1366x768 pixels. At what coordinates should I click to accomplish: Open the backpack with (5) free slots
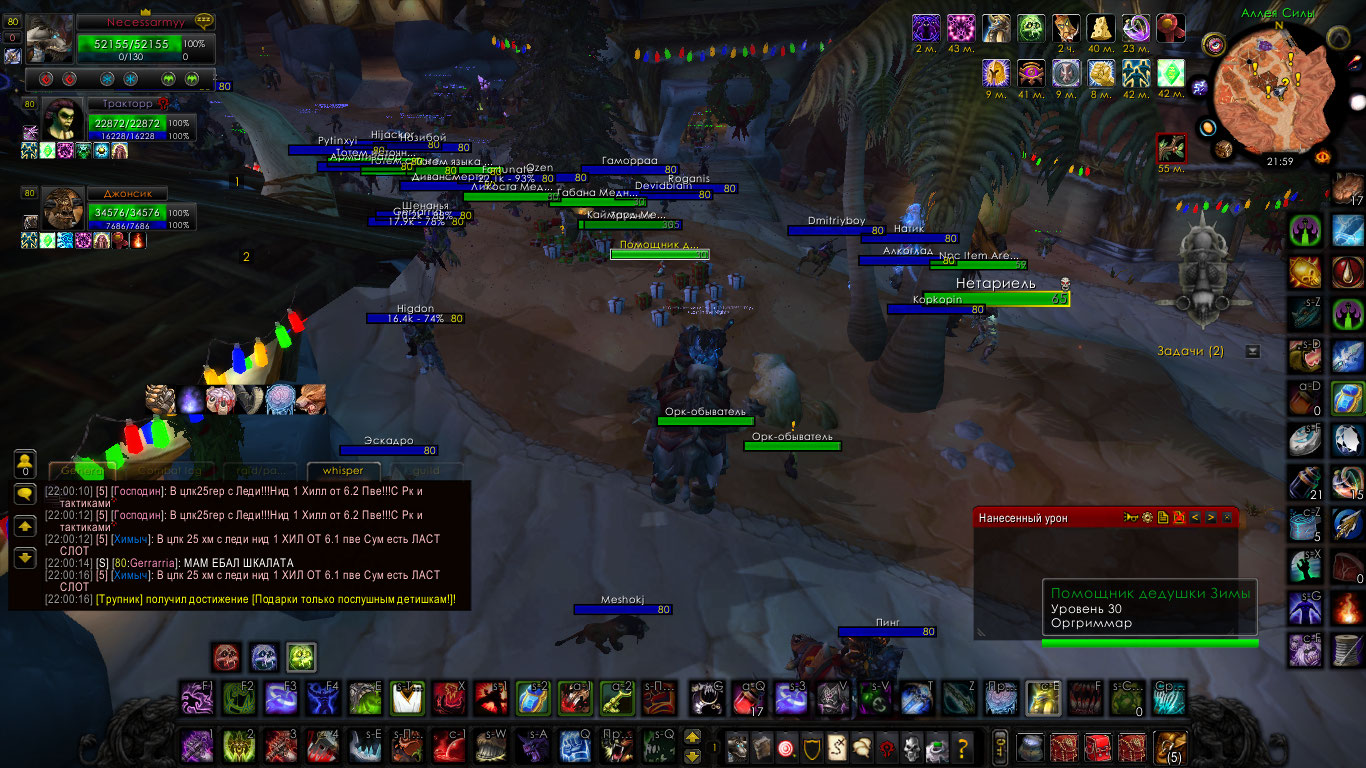point(1168,746)
